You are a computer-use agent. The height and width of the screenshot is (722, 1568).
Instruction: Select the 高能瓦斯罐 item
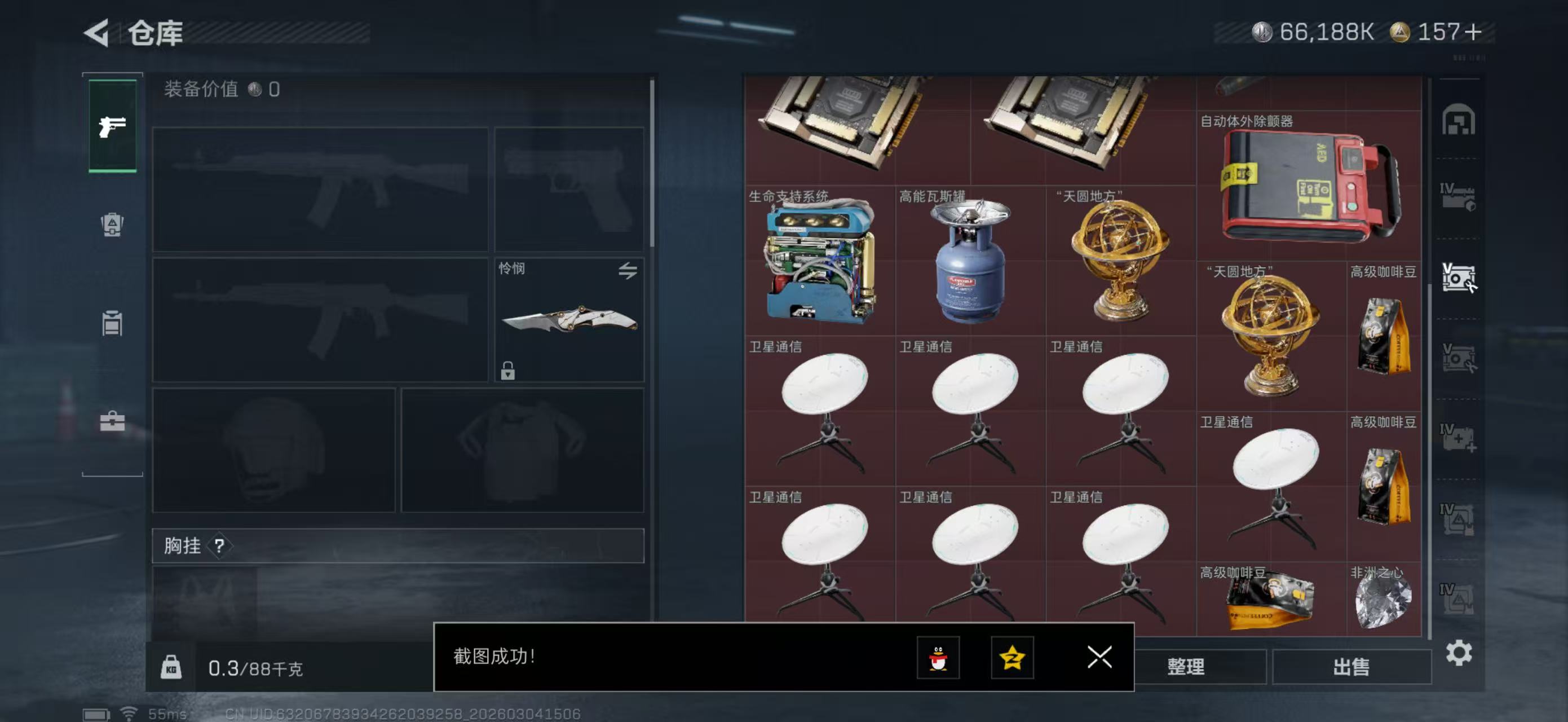click(x=970, y=261)
